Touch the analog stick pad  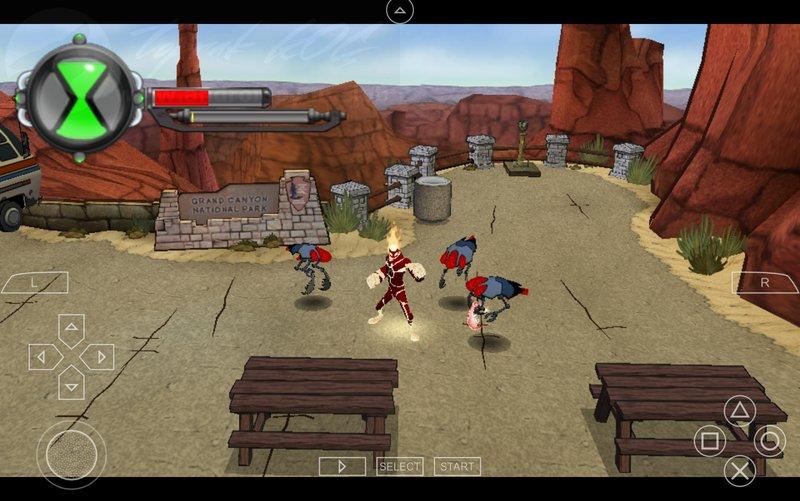tap(71, 455)
